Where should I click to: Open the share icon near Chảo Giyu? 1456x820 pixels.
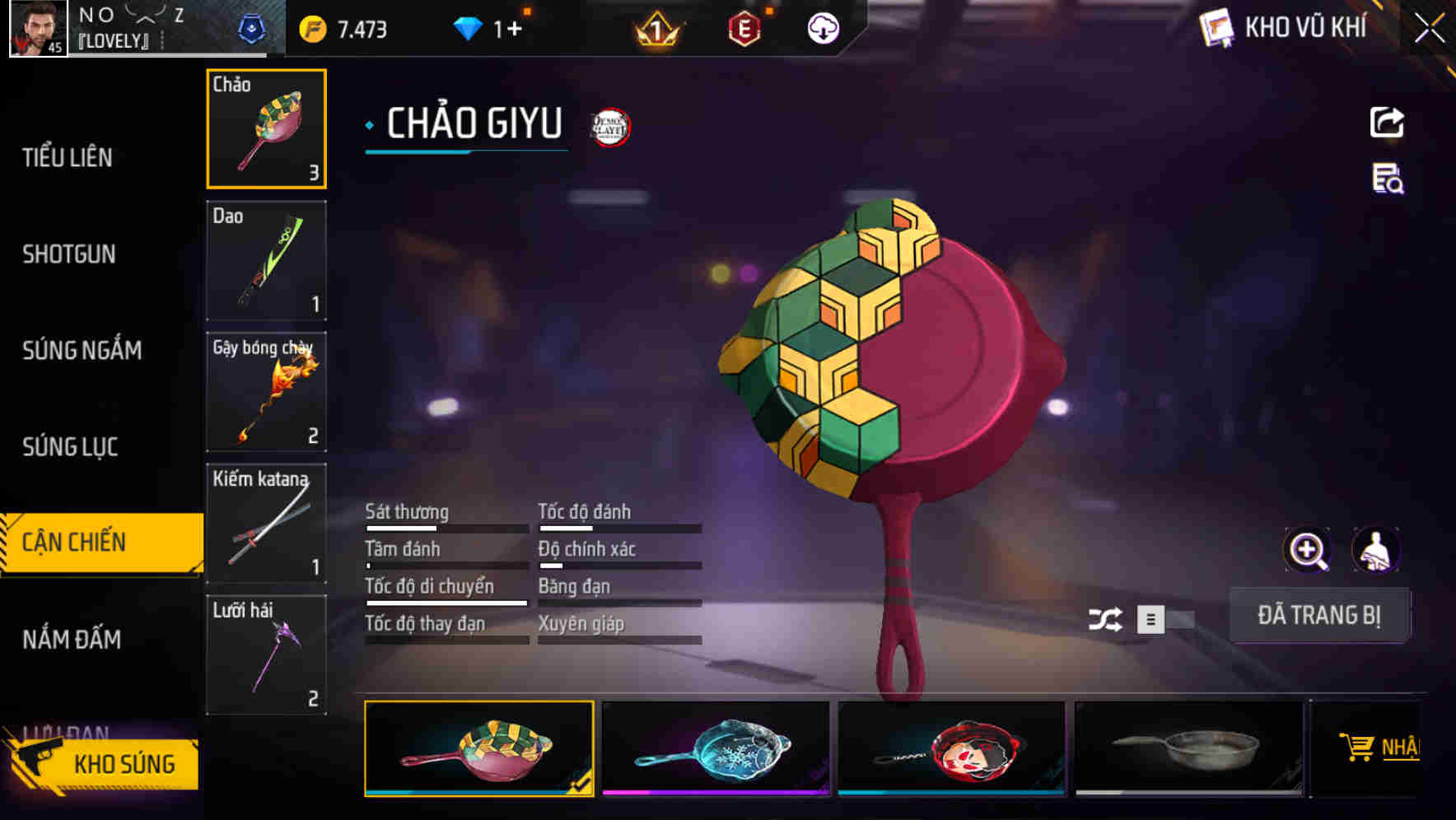click(x=1387, y=122)
